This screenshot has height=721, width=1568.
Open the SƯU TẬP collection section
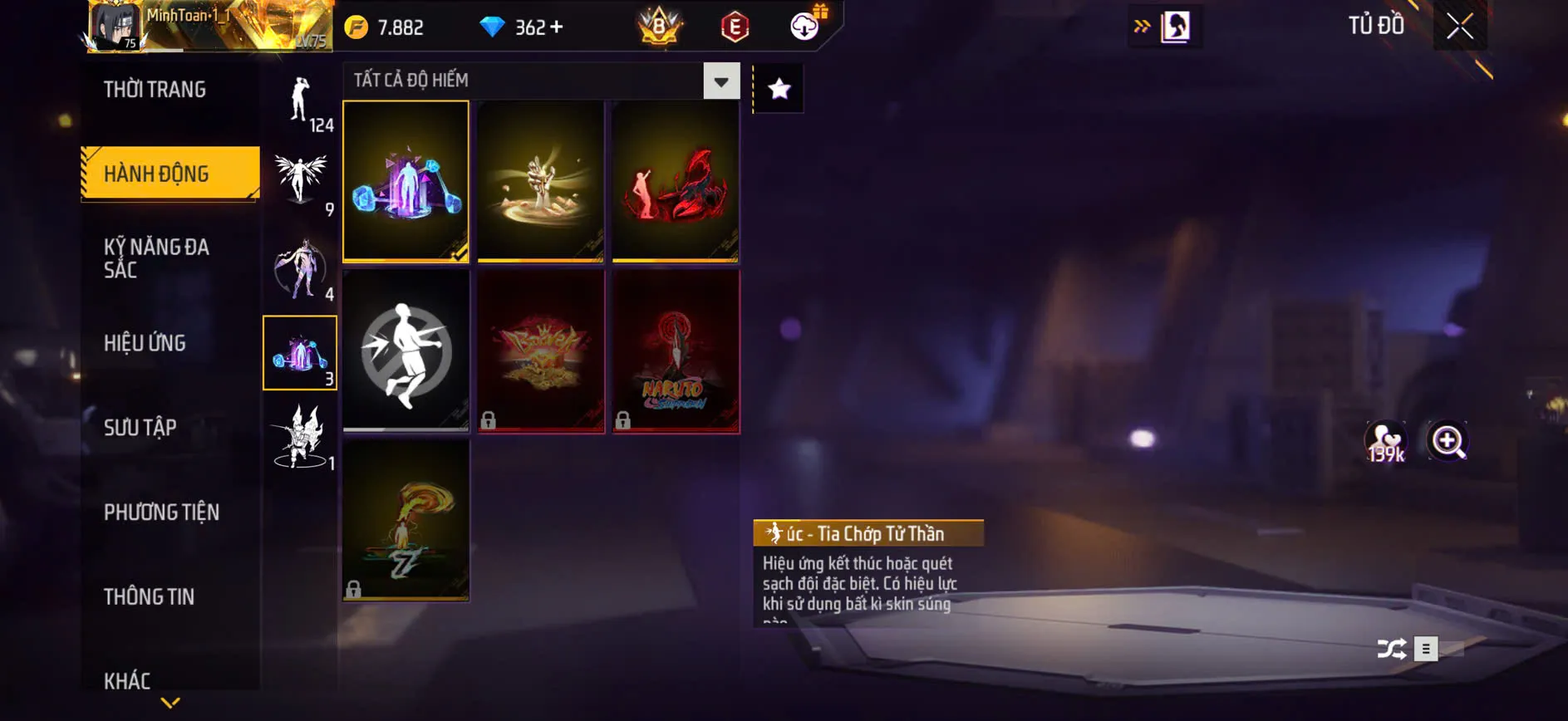point(140,427)
